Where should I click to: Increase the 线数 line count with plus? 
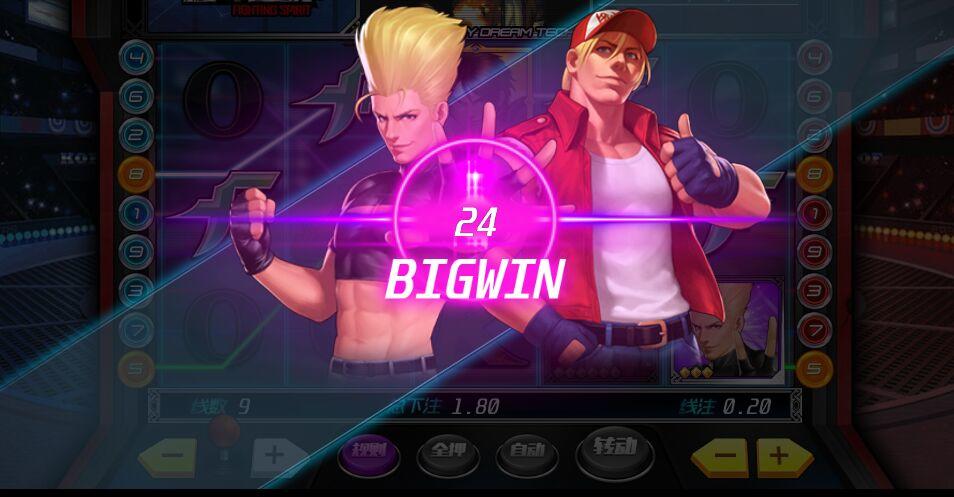[x=273, y=457]
